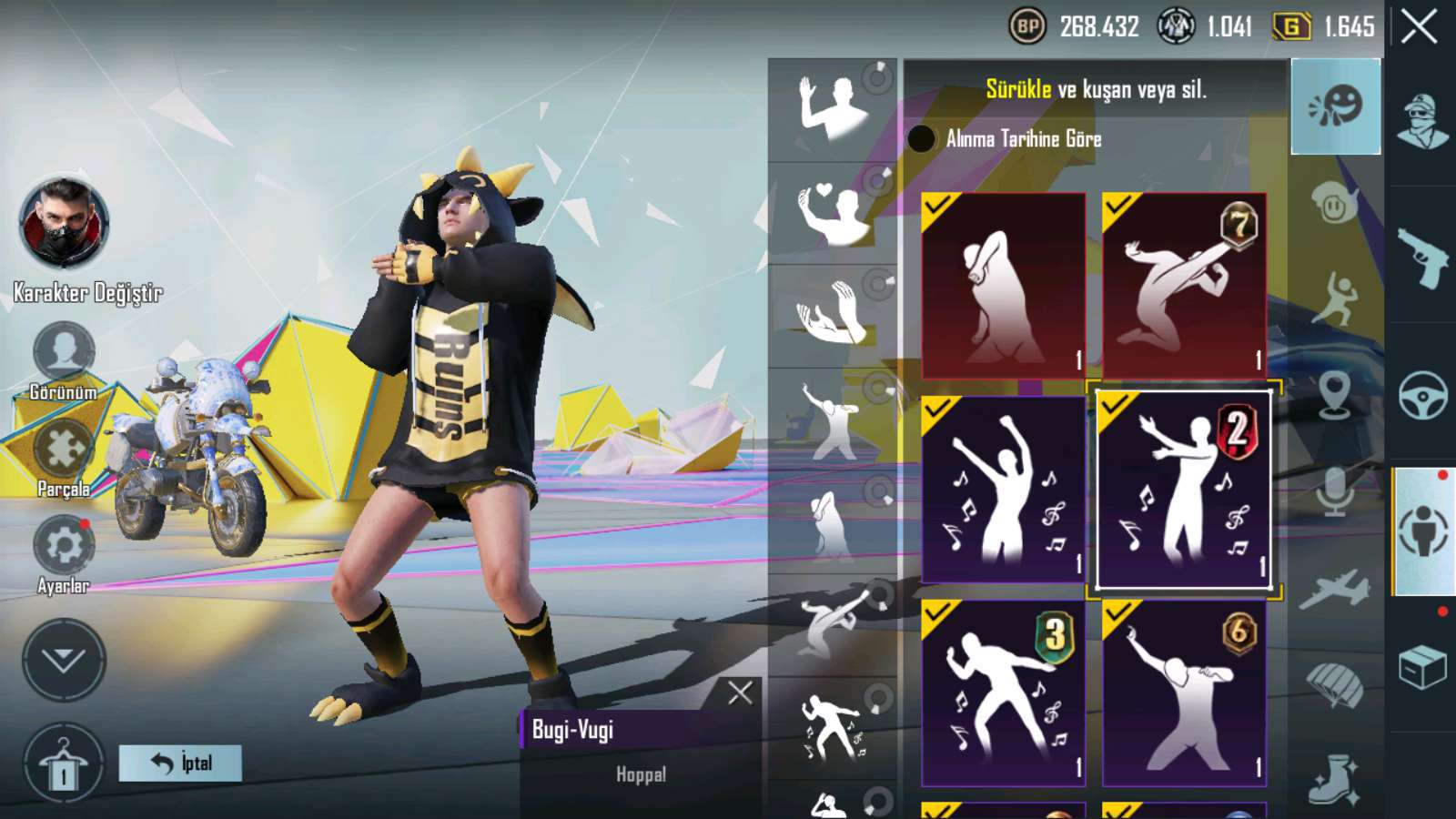The image size is (1456, 819).
Task: Toggle Alınma Tarihine Göre sorting
Action: [922, 139]
